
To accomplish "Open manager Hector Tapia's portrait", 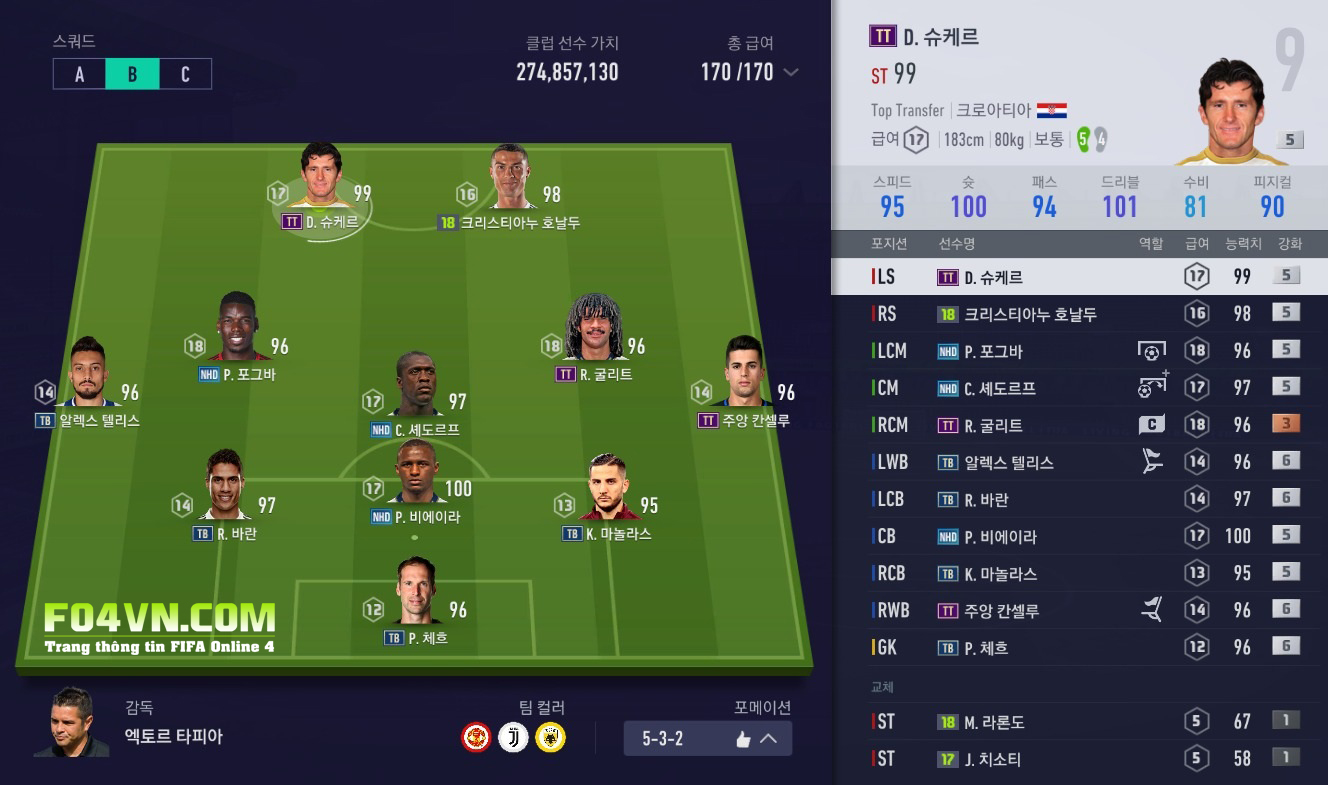I will coord(72,721).
